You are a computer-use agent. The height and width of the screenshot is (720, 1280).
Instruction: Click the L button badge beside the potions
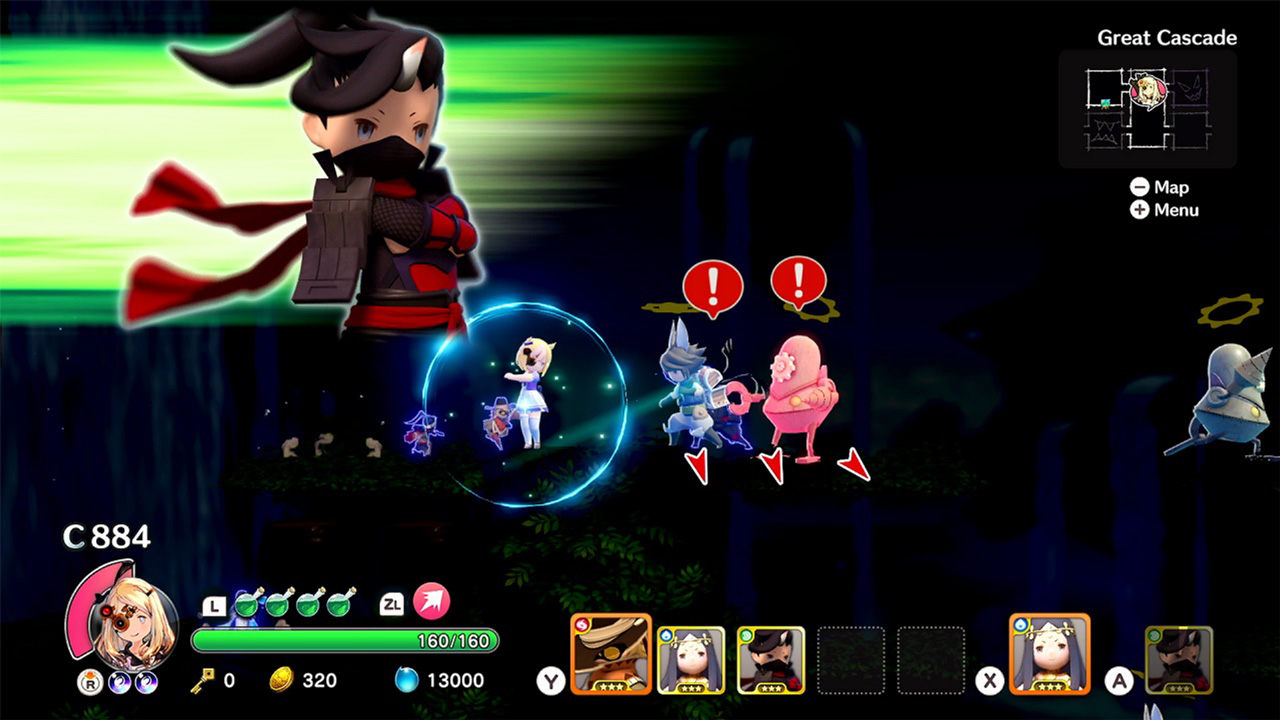pyautogui.click(x=214, y=605)
